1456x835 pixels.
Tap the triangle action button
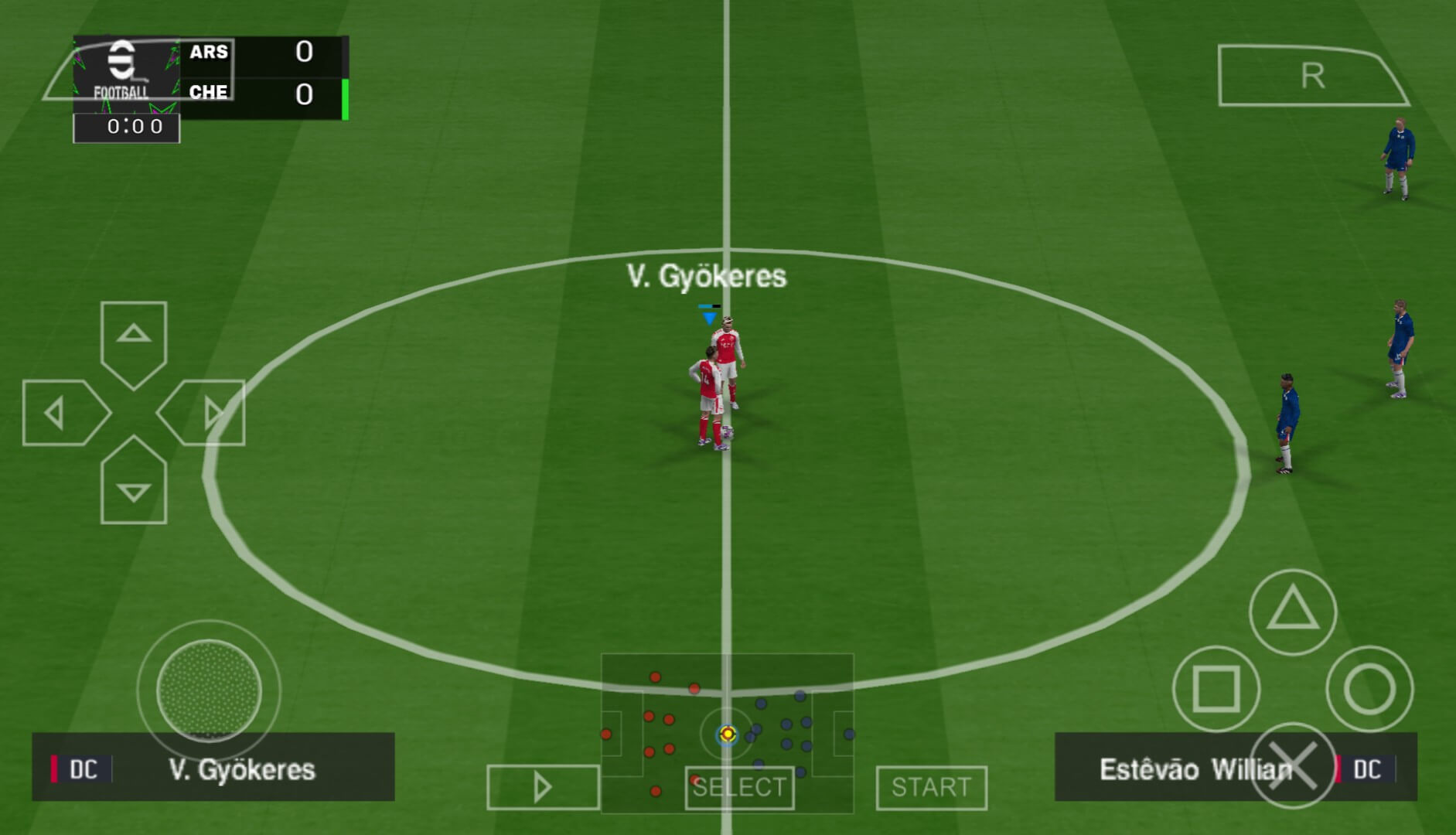click(x=1292, y=611)
